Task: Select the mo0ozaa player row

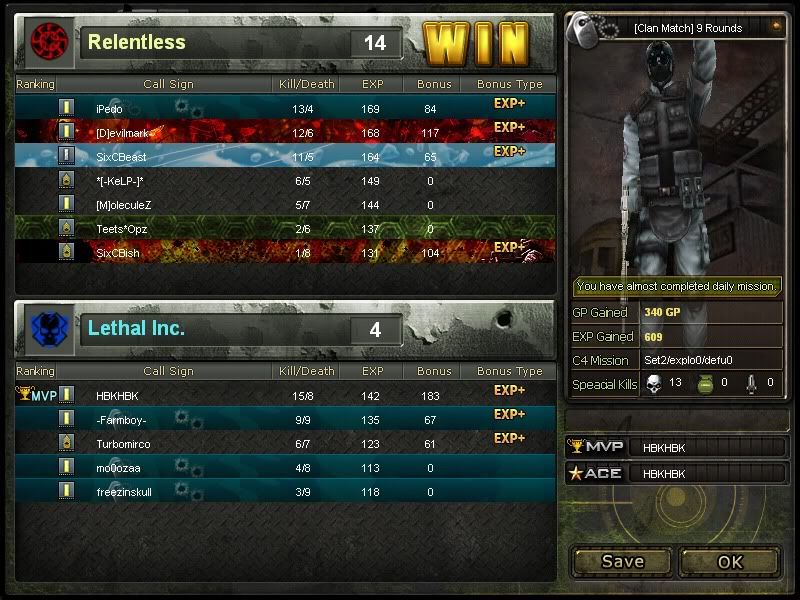Action: tap(285, 467)
